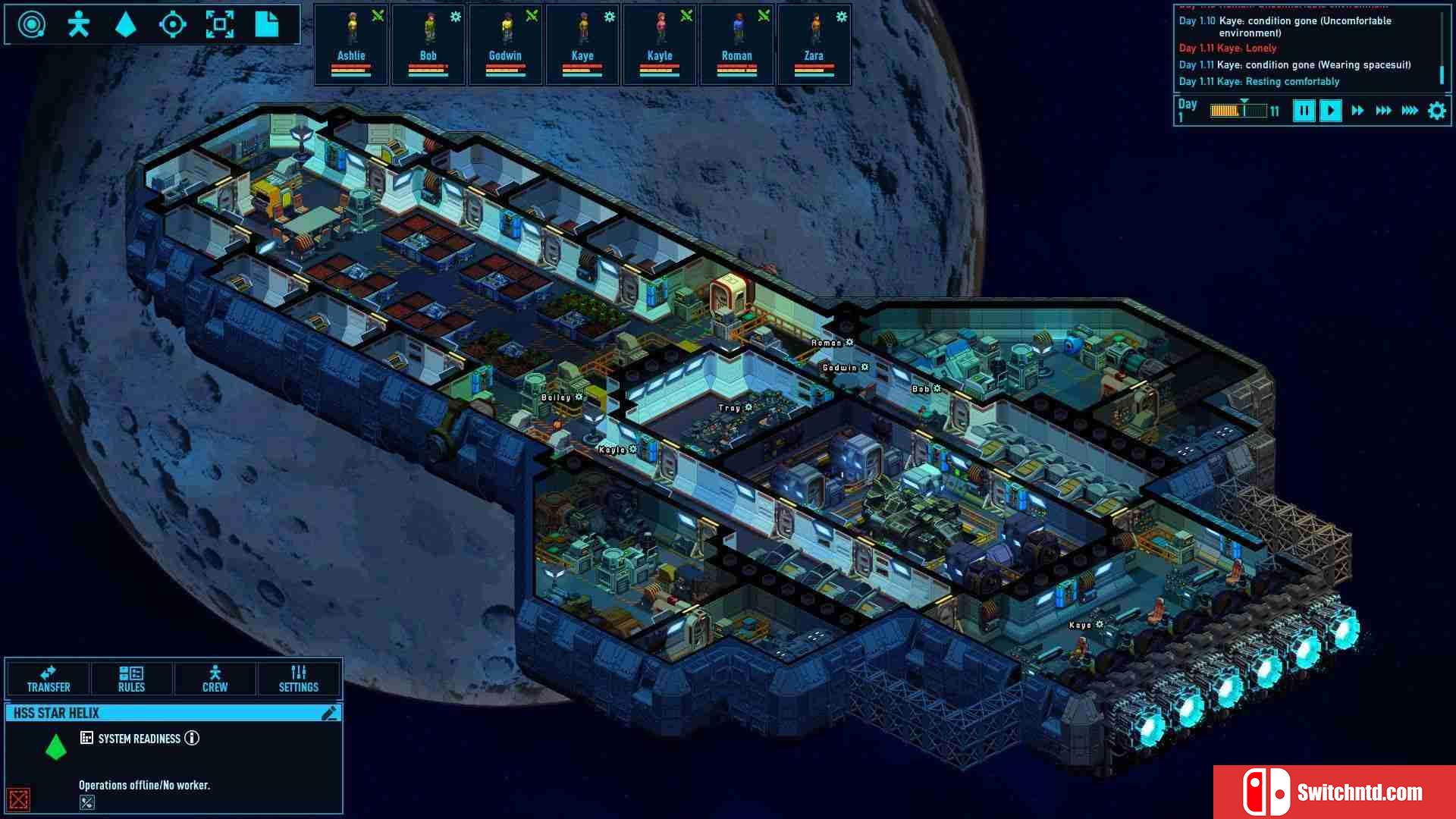Open the Rules panel
Viewport: 1456px width, 819px height.
point(131,679)
